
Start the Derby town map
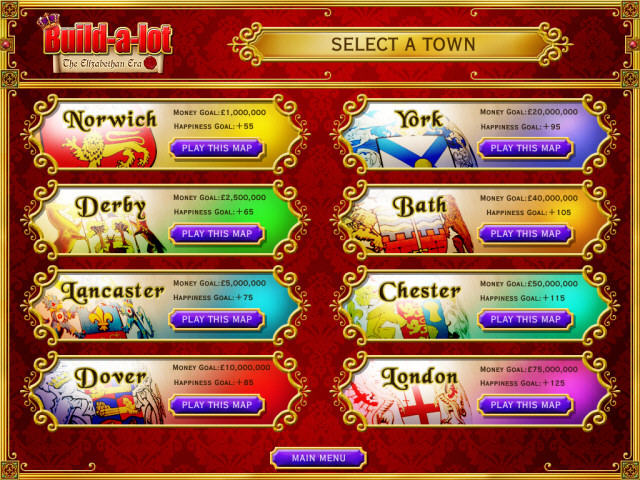click(x=216, y=234)
